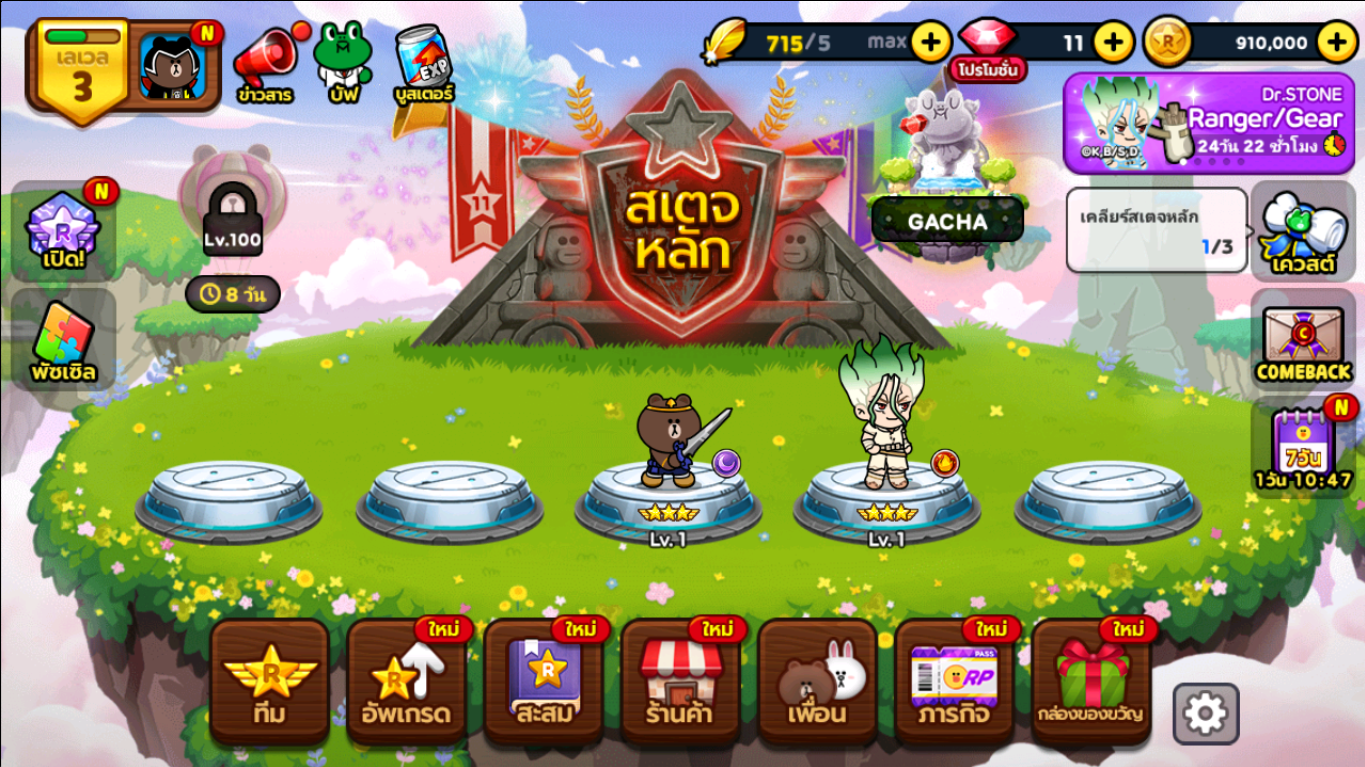Viewport: 1365px width, 767px height.
Task: Open the ทีม (Team) menu
Action: click(269, 682)
